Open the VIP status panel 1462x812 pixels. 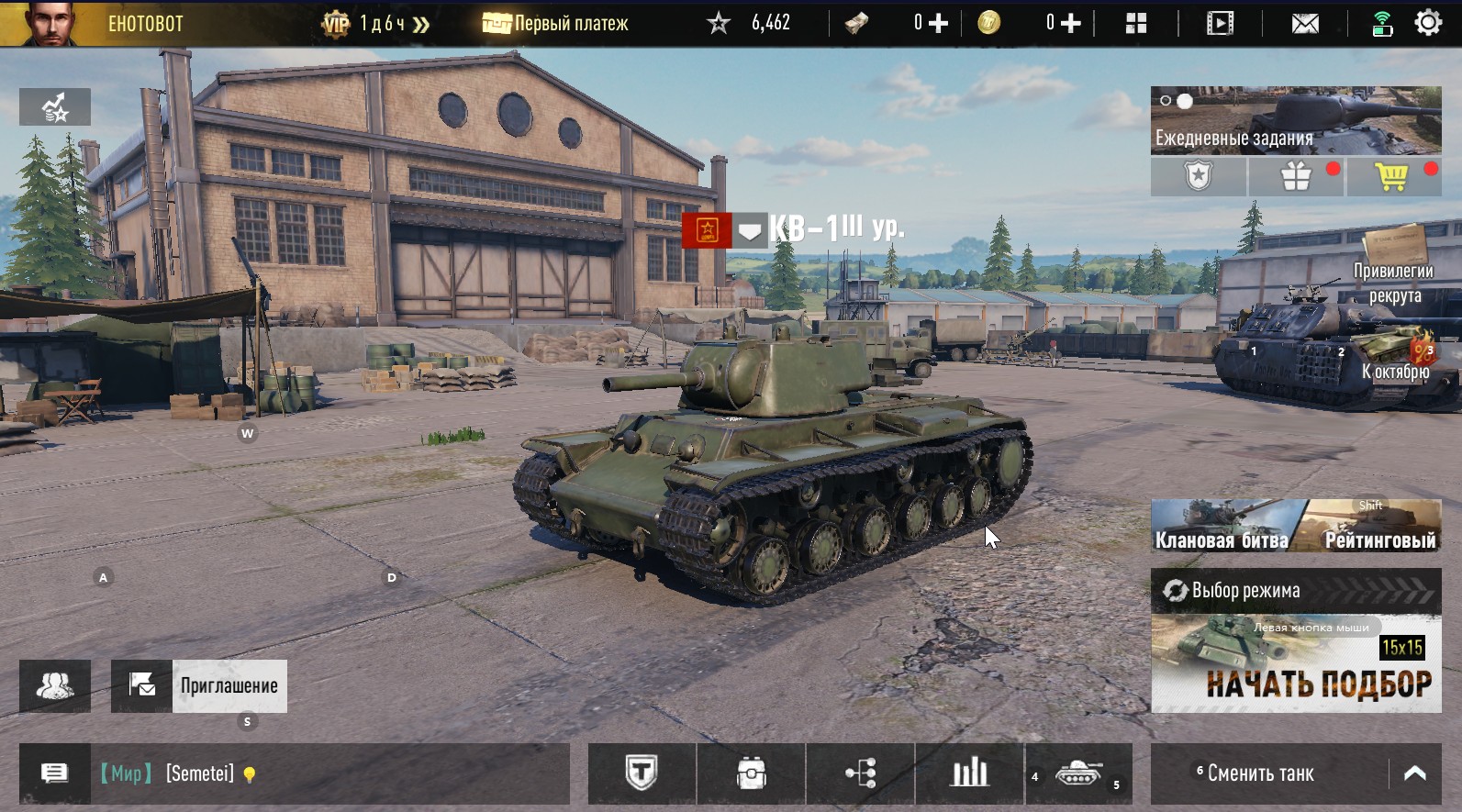click(x=376, y=24)
